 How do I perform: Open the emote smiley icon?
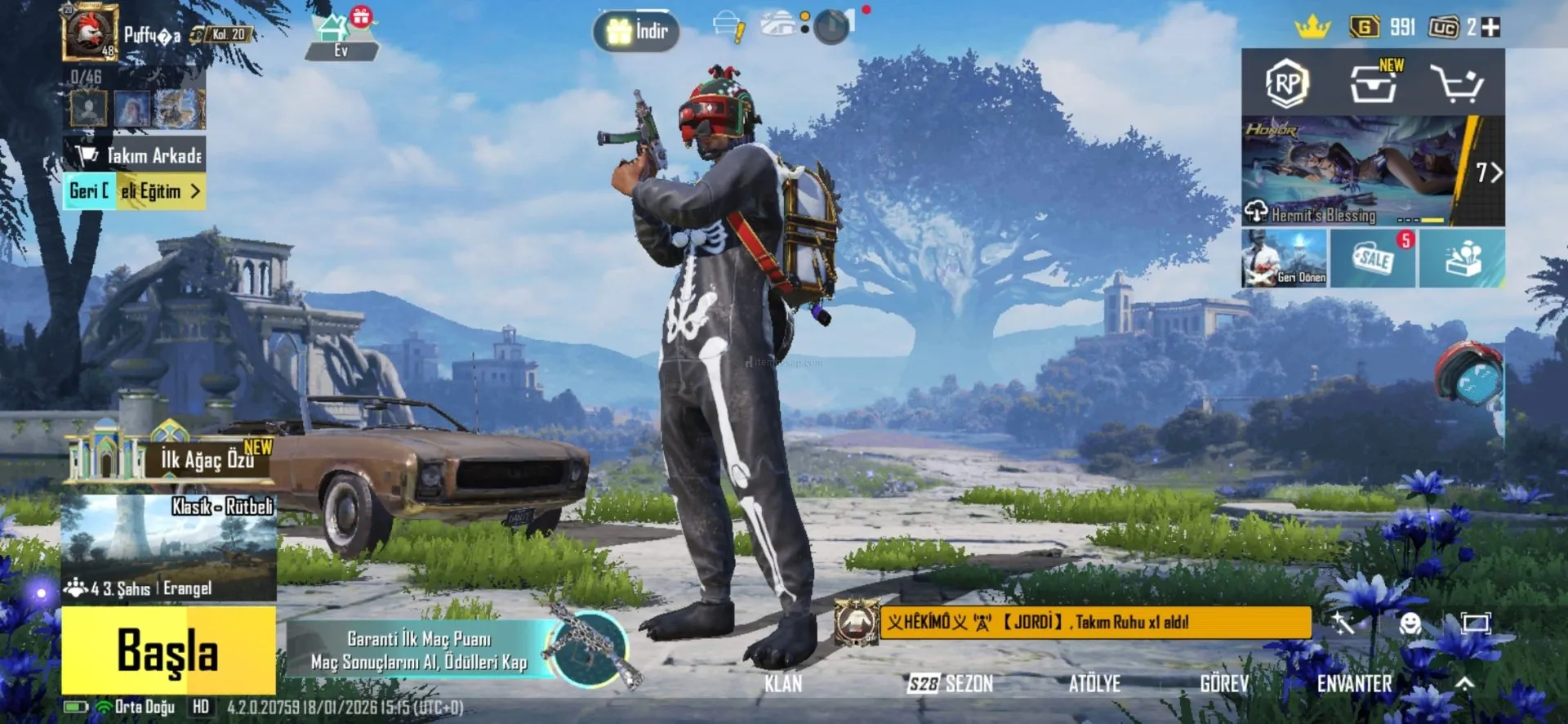point(1410,623)
